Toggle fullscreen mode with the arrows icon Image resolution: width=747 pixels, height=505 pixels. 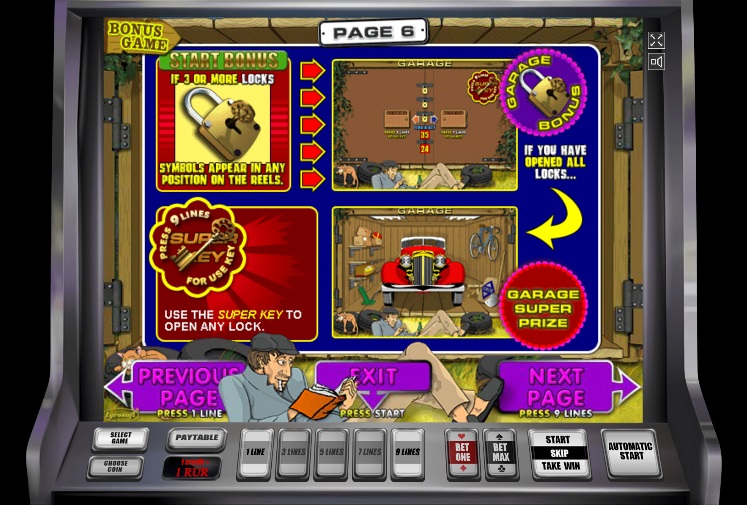pyautogui.click(x=656, y=41)
